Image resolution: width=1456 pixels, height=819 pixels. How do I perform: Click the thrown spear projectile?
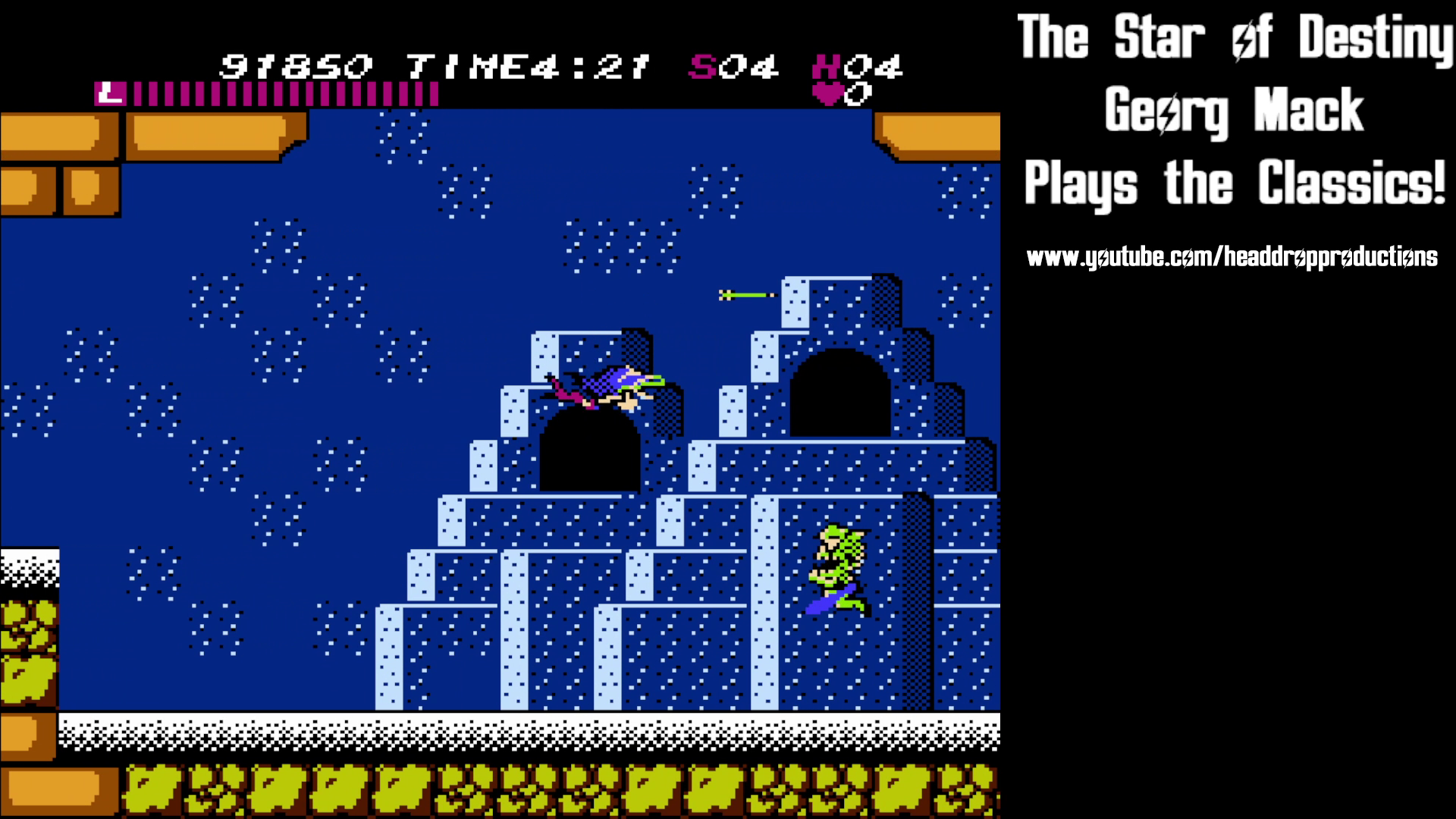743,293
